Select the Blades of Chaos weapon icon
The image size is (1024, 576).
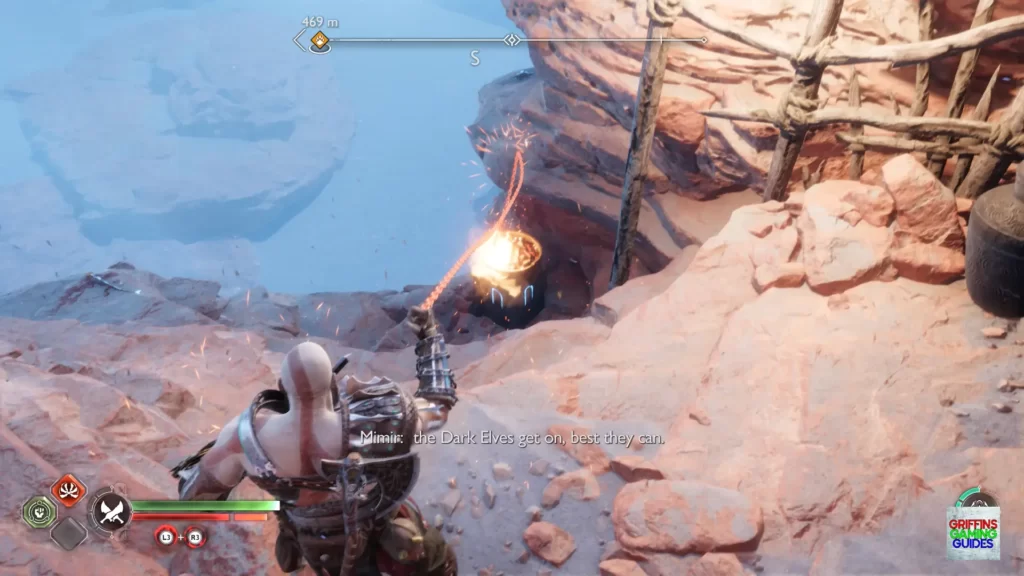pyautogui.click(x=110, y=512)
